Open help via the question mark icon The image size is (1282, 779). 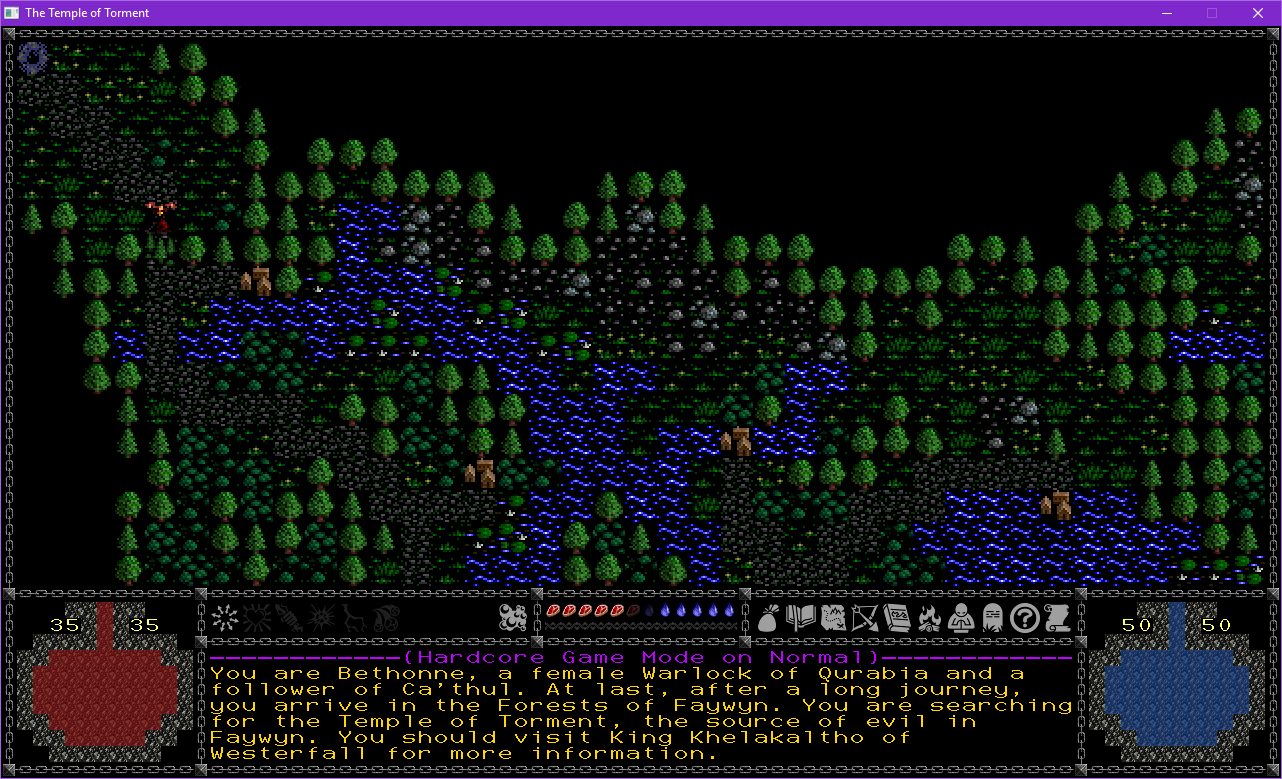click(x=1024, y=620)
